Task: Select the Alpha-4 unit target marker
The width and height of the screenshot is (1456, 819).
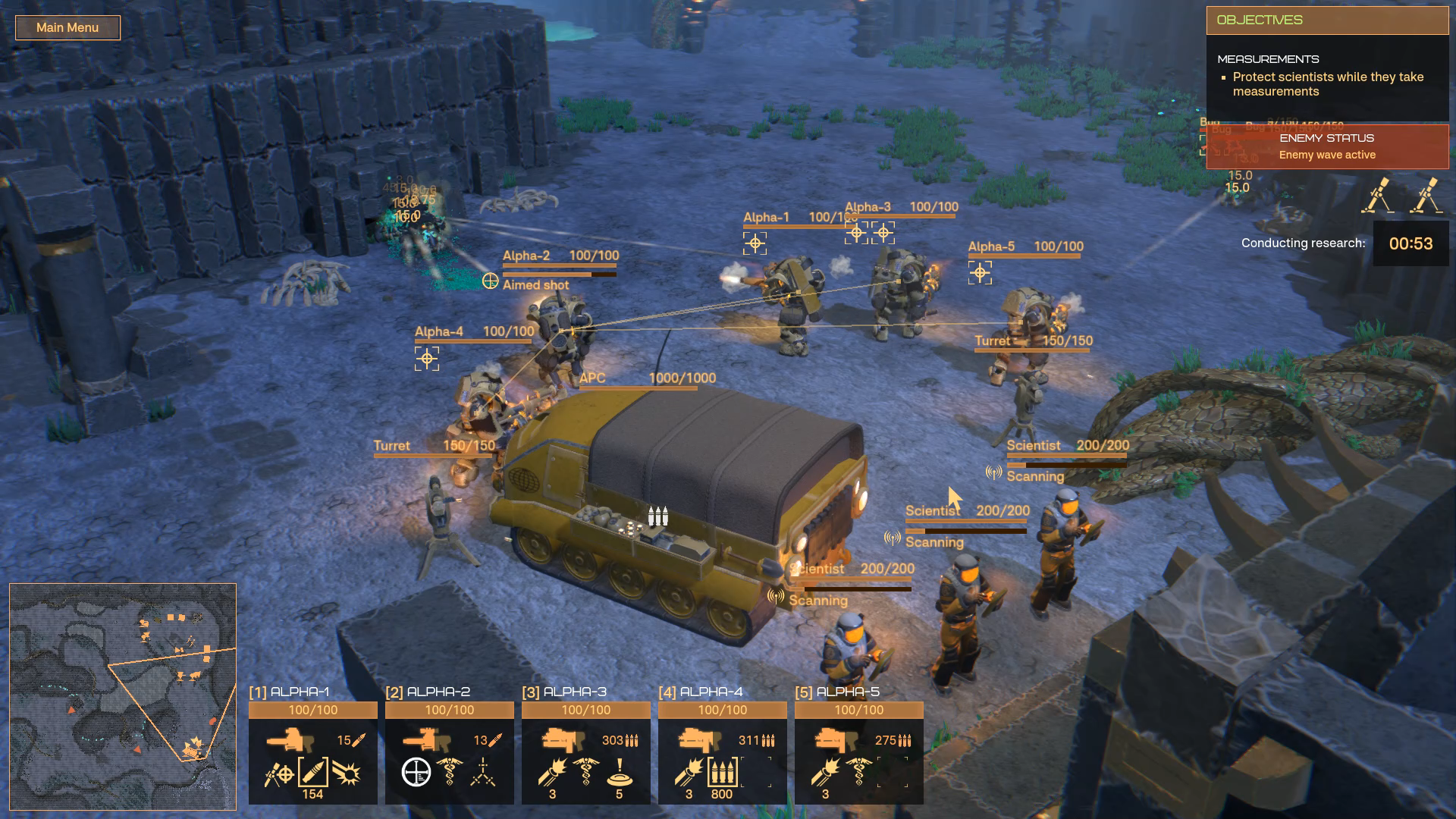Action: pyautogui.click(x=427, y=359)
